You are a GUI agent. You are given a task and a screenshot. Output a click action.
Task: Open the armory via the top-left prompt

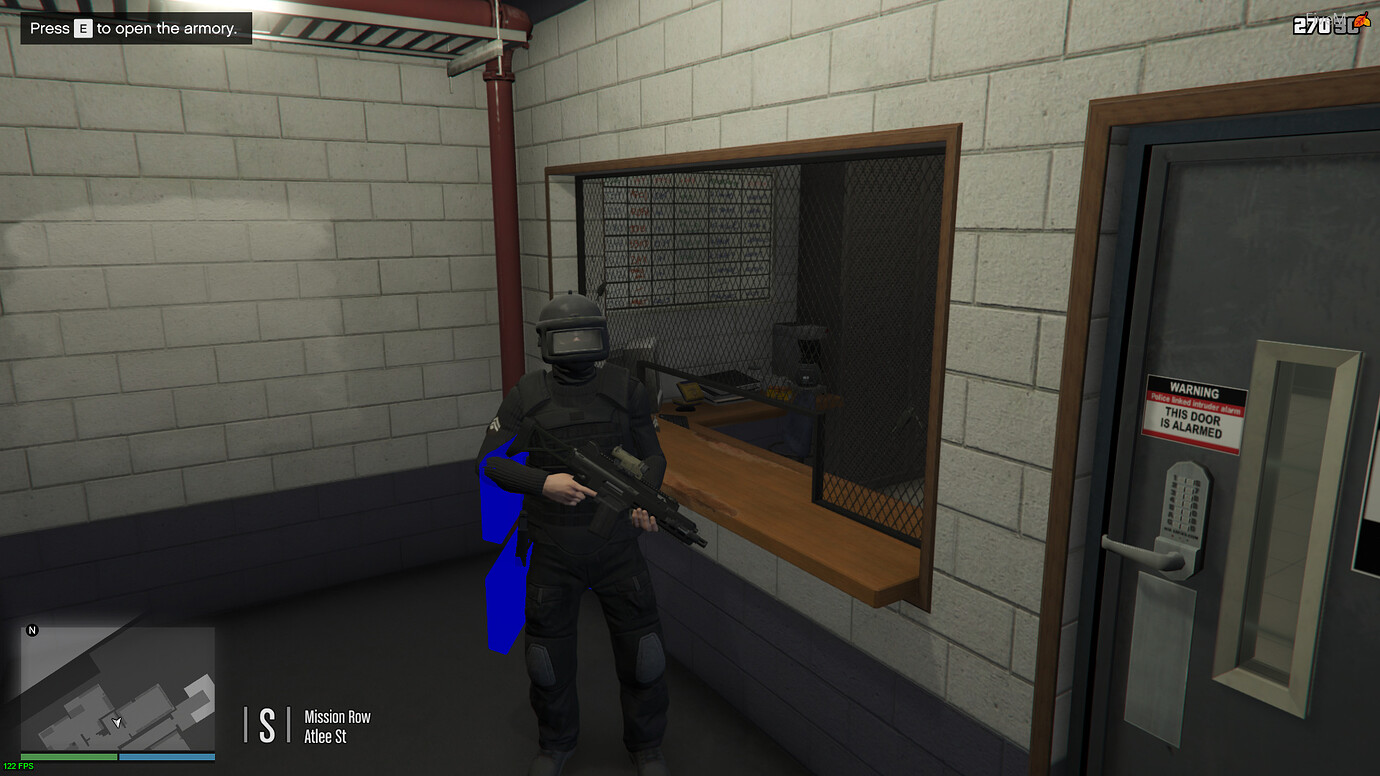[135, 28]
